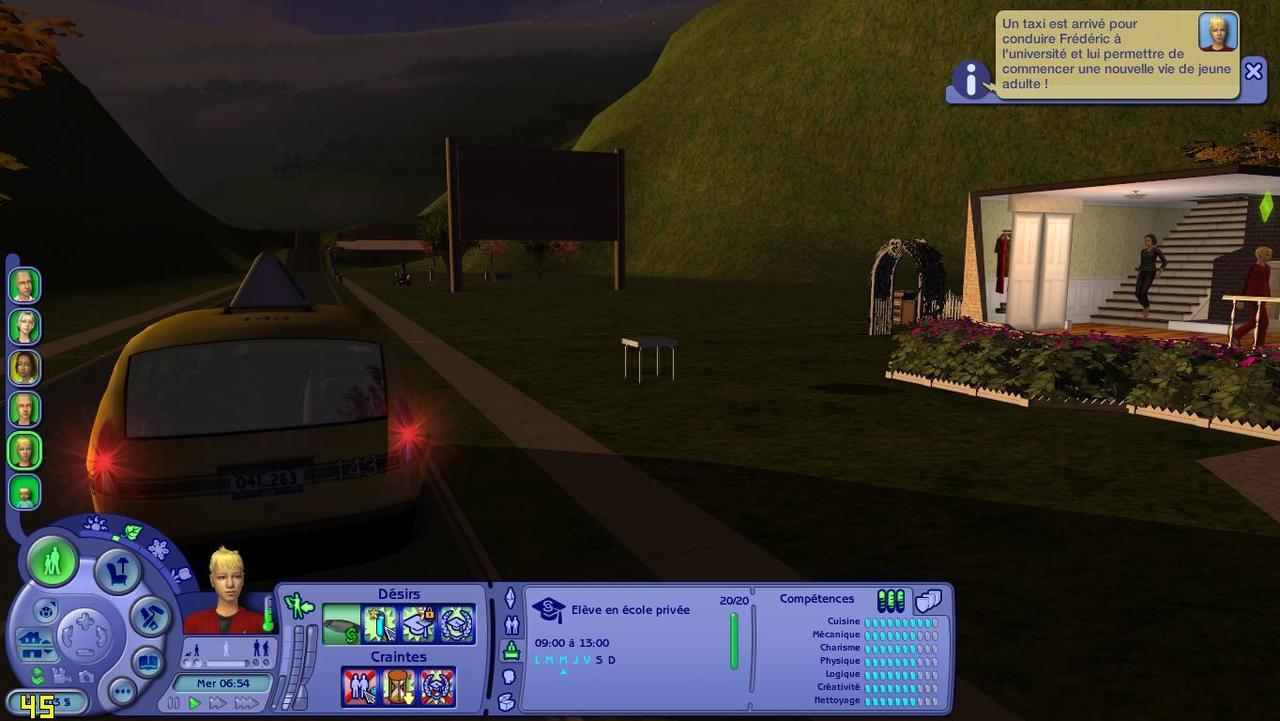Open Build mode with the paint roller button
The image size is (1280, 721).
tap(150, 616)
